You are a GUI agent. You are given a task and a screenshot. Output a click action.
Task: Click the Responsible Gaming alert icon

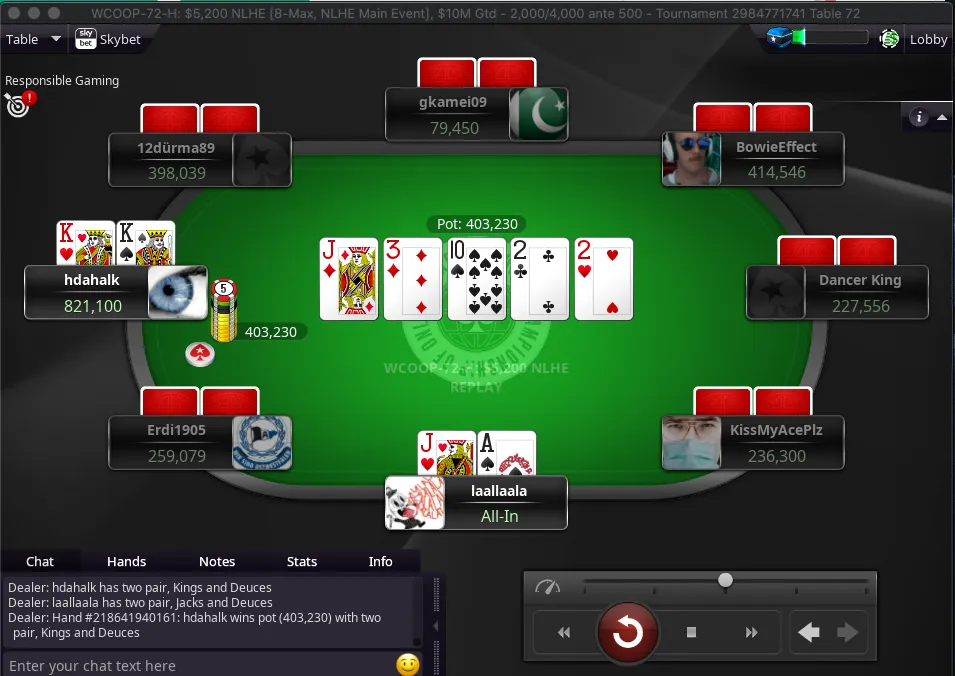click(18, 104)
